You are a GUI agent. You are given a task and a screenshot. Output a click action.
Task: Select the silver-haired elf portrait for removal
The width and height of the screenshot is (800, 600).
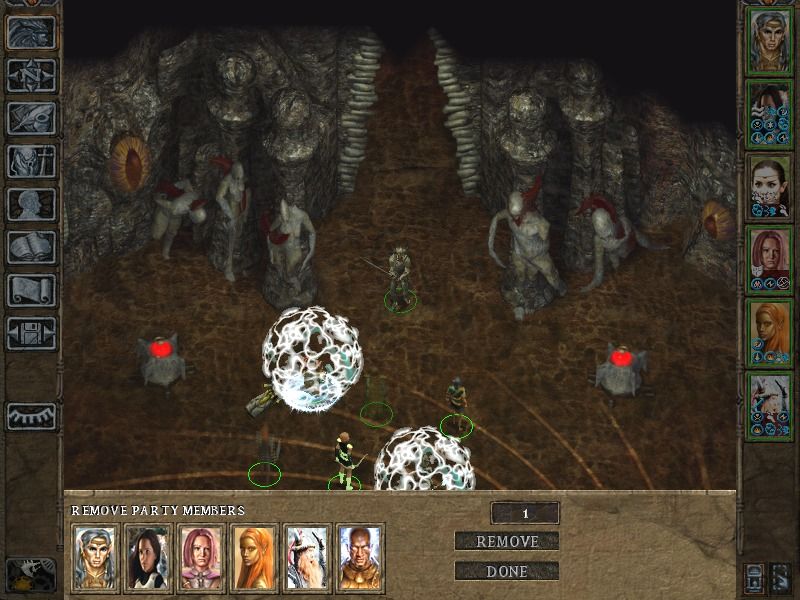click(x=95, y=559)
